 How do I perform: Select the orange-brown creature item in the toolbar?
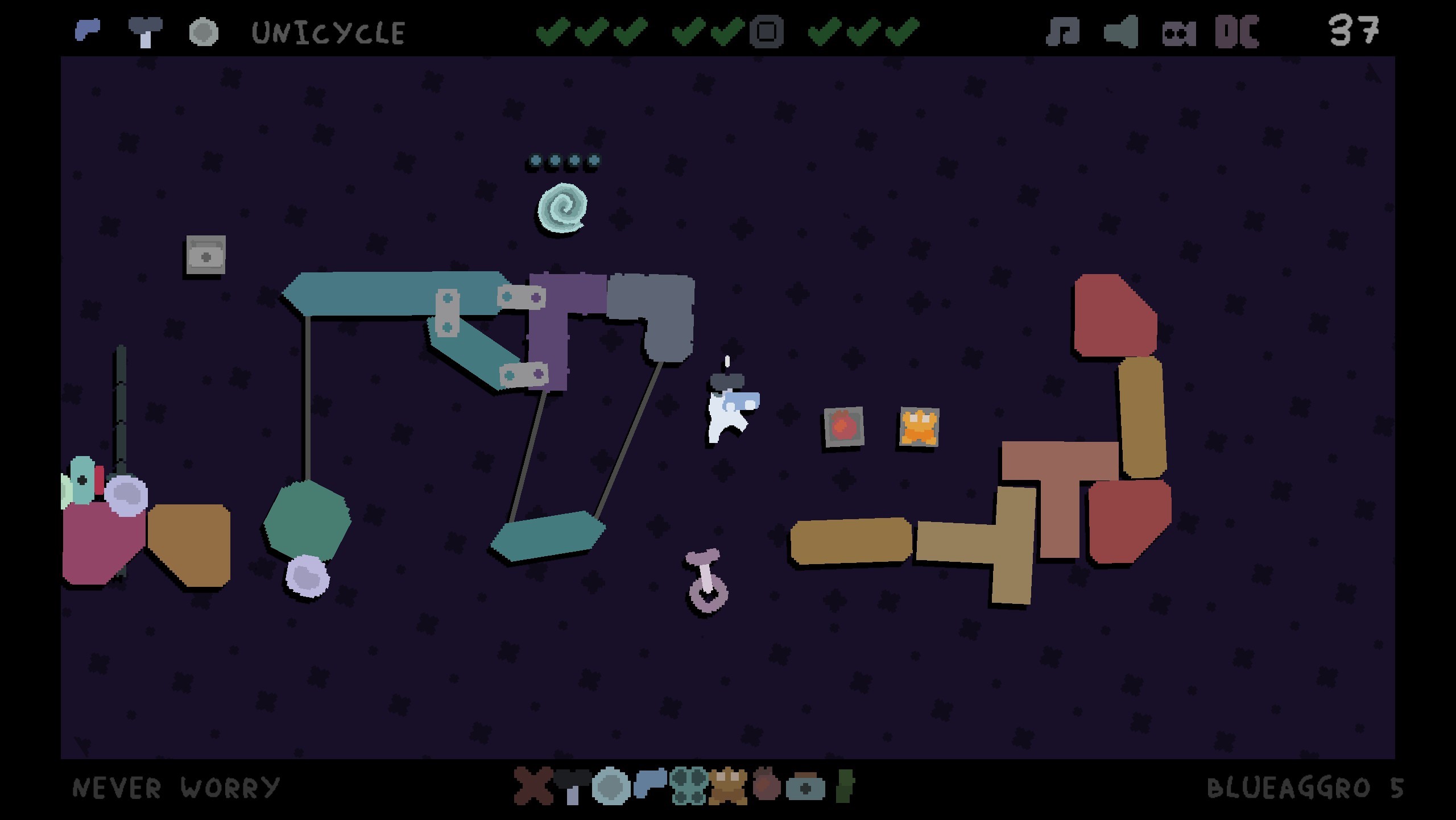[727, 786]
